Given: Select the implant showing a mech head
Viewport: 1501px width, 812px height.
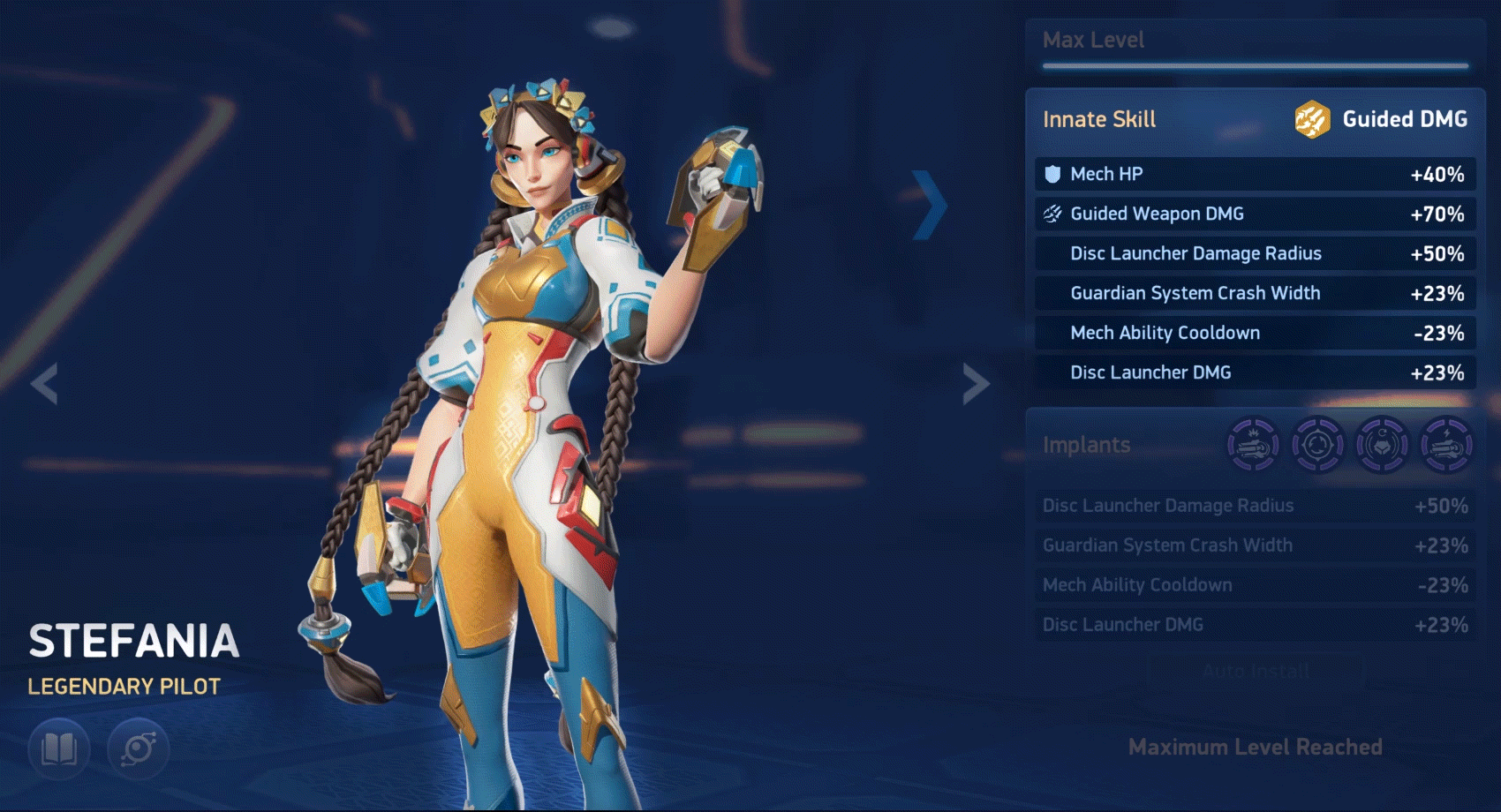Looking at the screenshot, I should [1382, 445].
